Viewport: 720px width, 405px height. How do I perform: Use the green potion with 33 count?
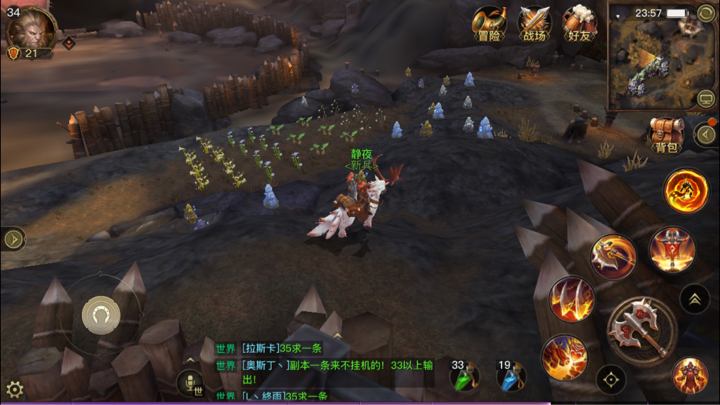pos(465,377)
